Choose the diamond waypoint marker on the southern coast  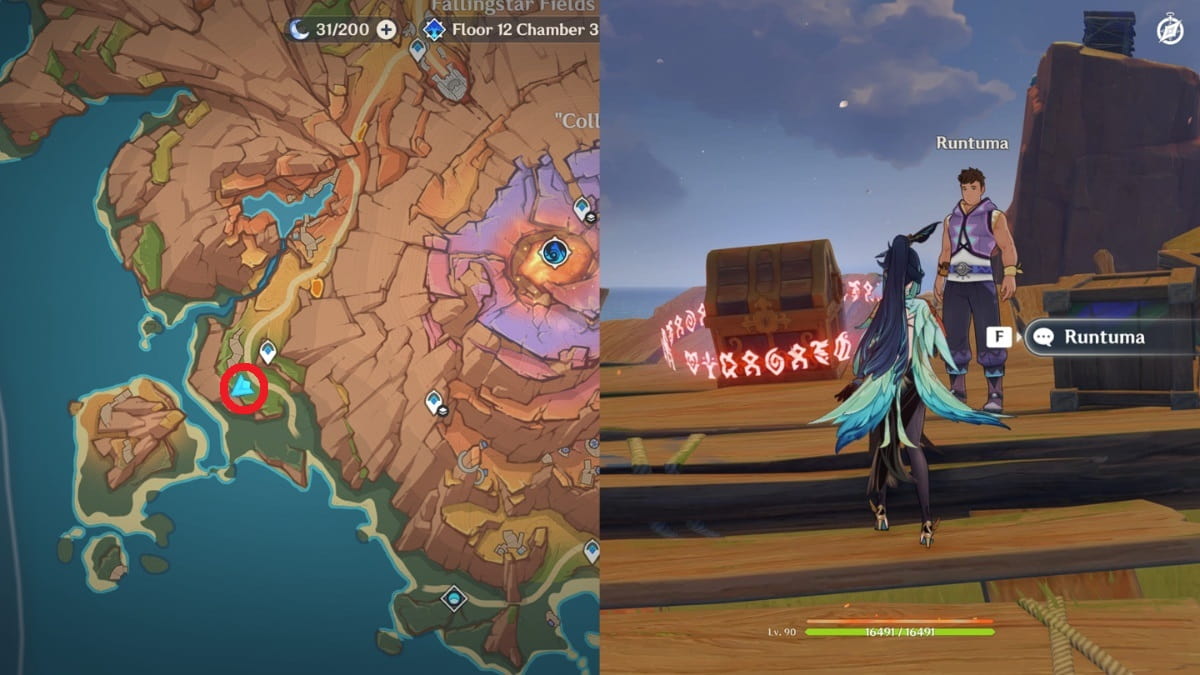coord(454,598)
